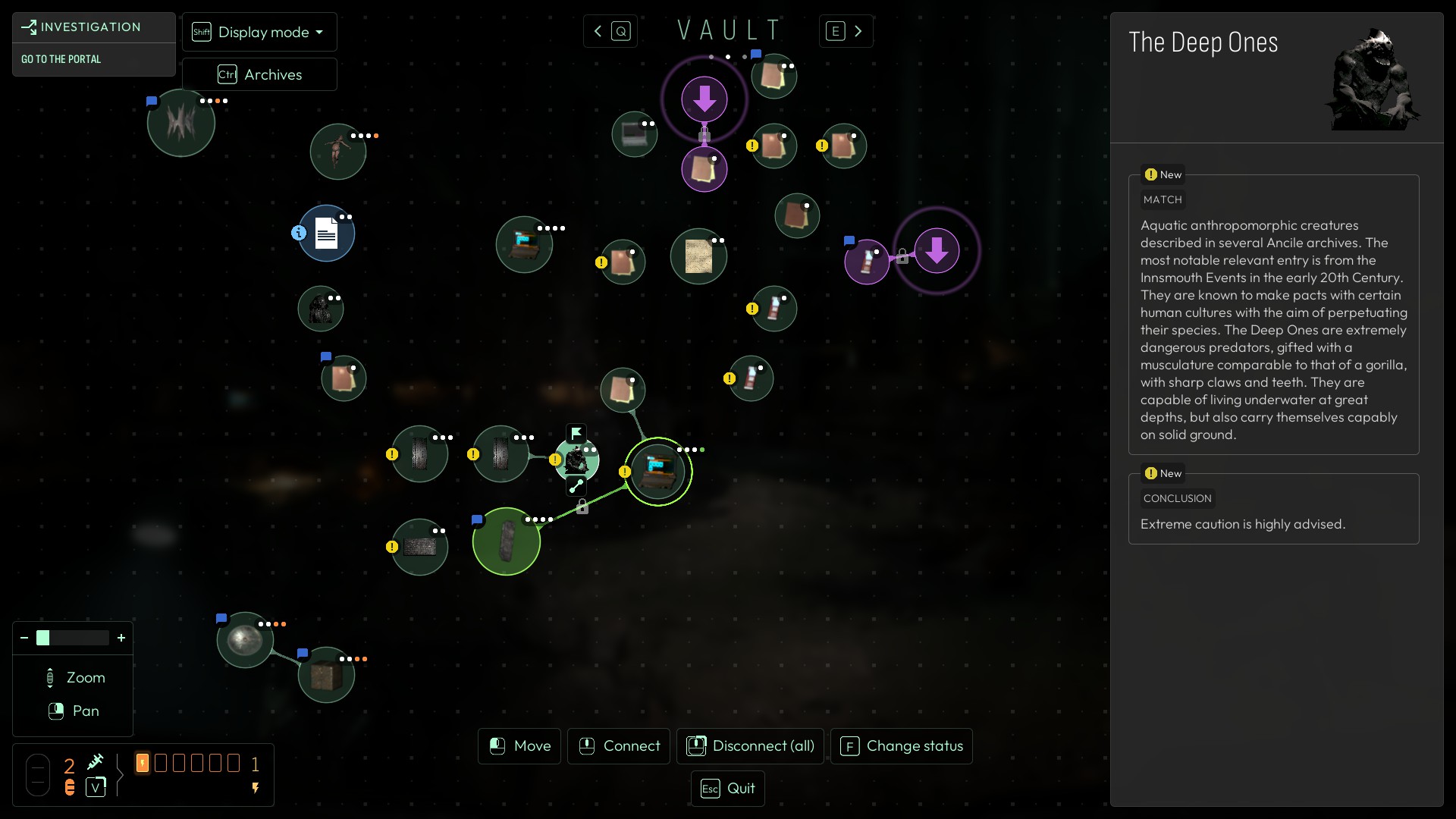Viewport: 1456px width, 819px height.
Task: Select the moon-like sphere clue node
Action: pos(244,640)
